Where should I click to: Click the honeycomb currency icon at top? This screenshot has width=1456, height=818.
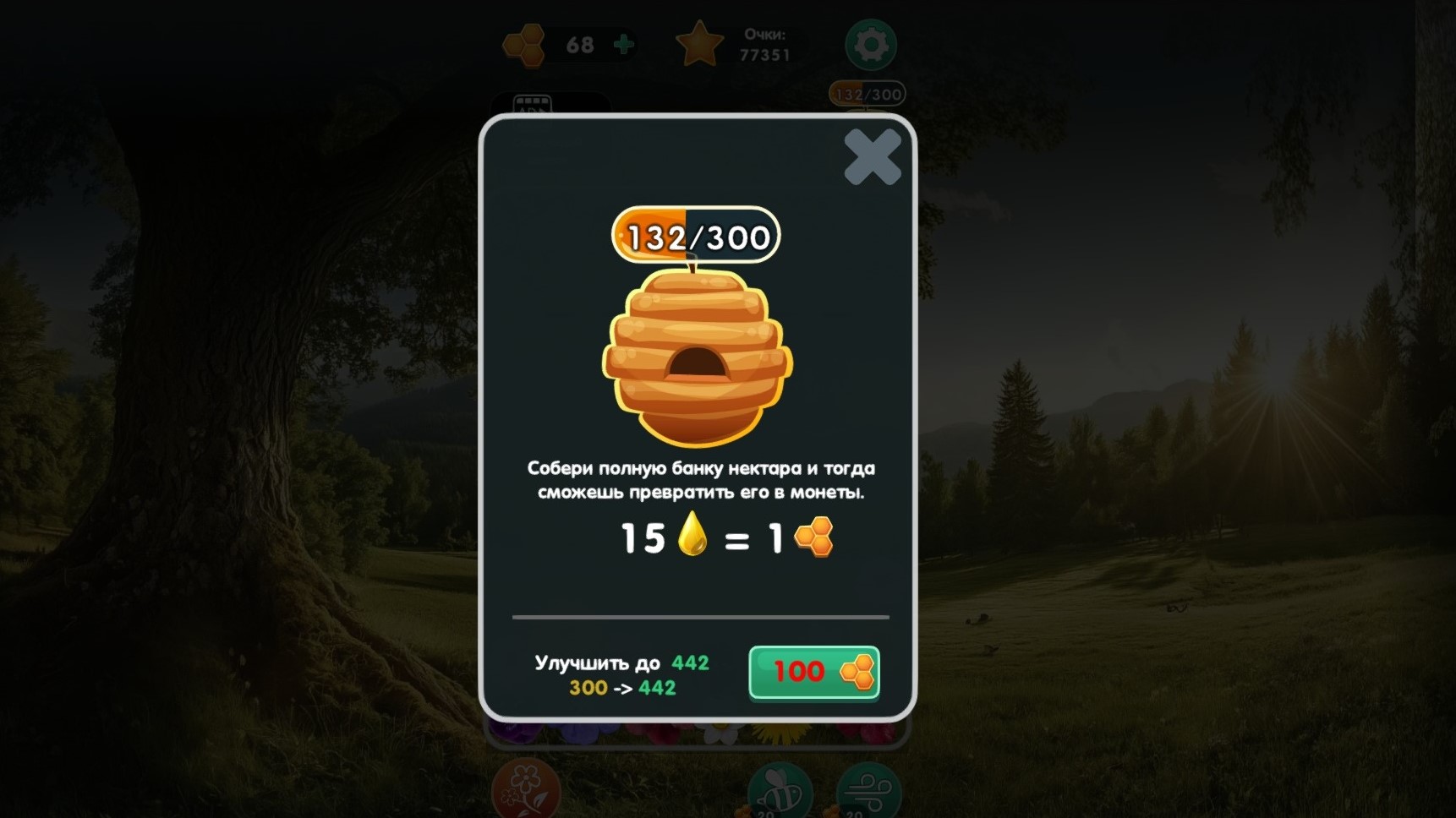click(x=524, y=44)
